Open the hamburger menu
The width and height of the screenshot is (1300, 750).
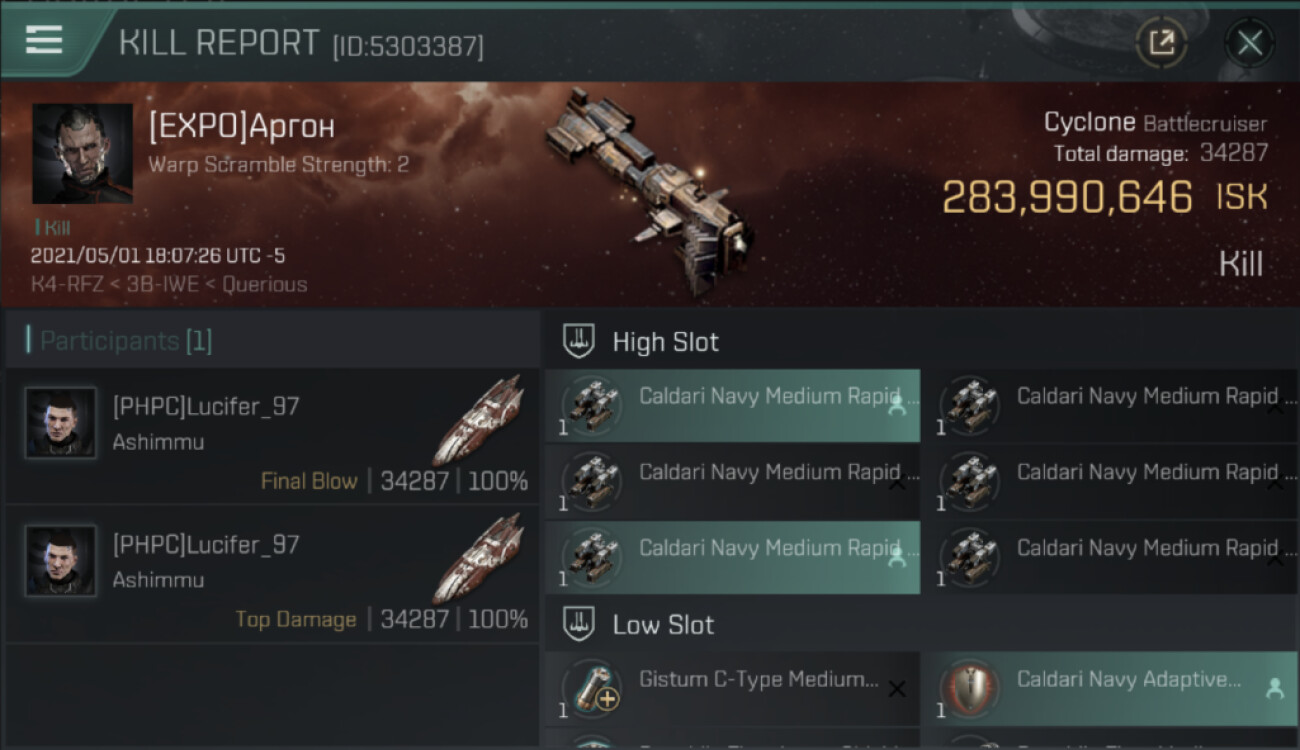tap(44, 41)
